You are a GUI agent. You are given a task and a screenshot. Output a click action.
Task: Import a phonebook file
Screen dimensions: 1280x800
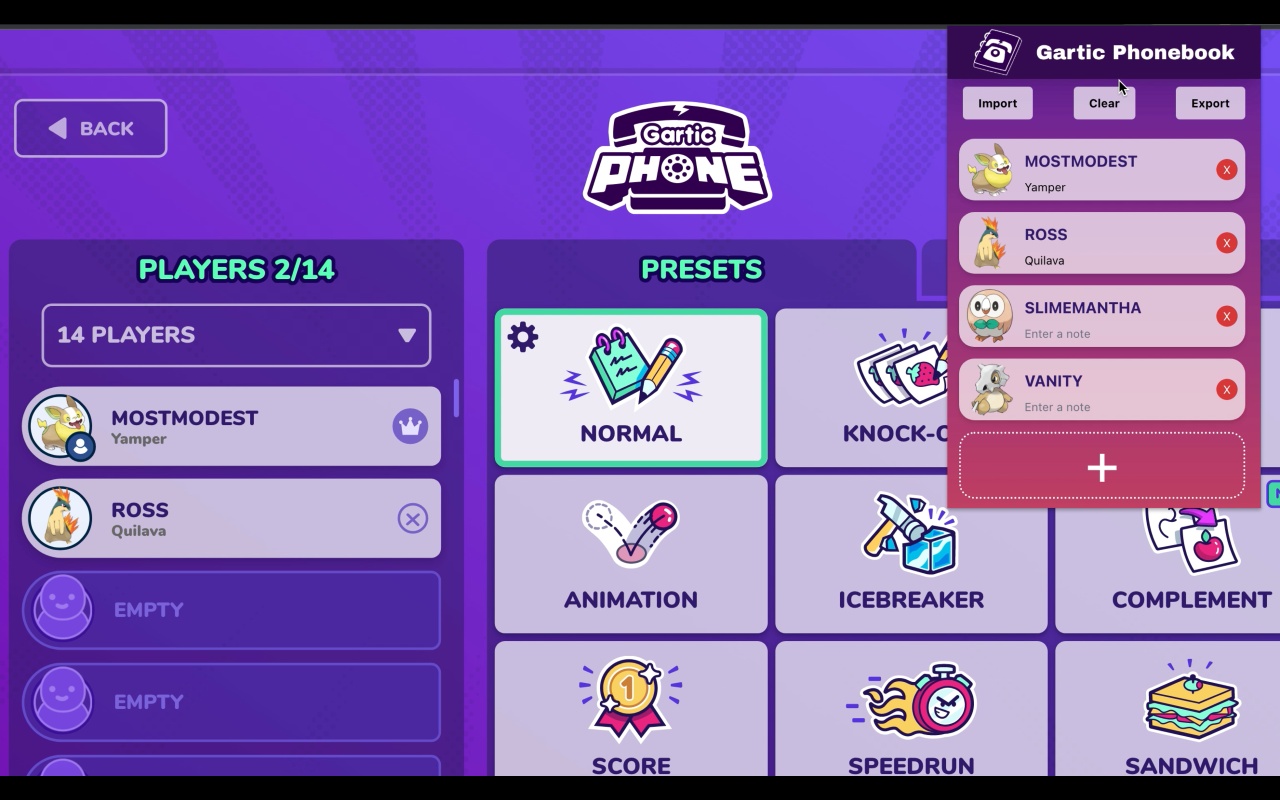point(997,103)
